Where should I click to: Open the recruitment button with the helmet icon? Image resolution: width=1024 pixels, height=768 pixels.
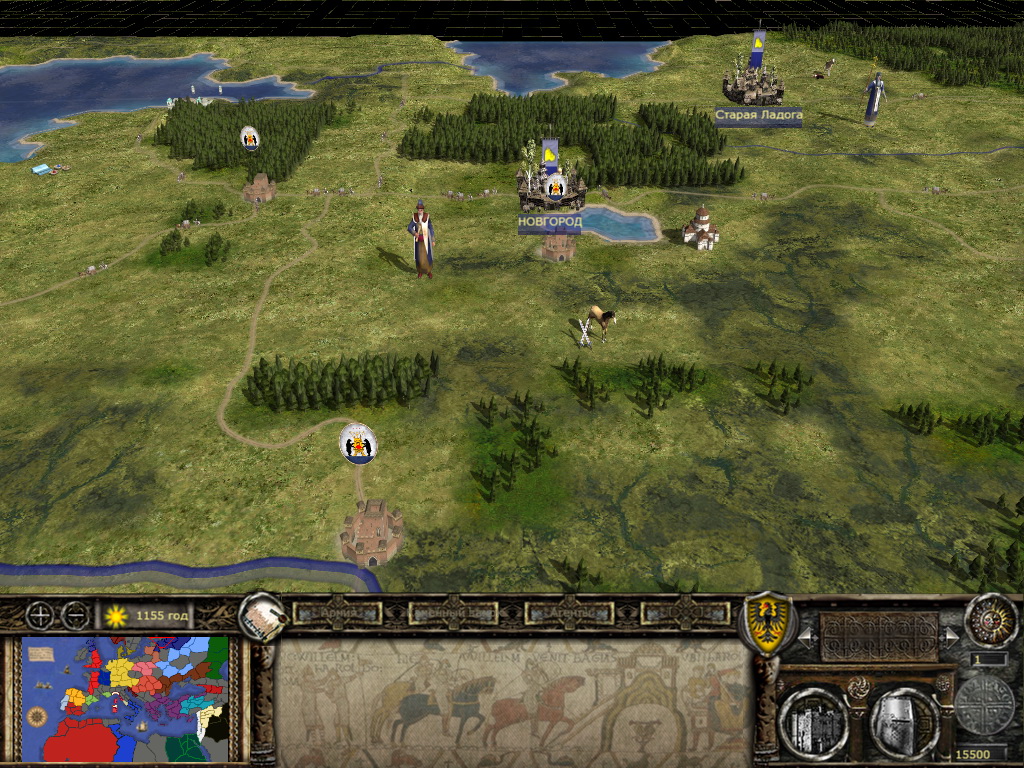coord(904,720)
